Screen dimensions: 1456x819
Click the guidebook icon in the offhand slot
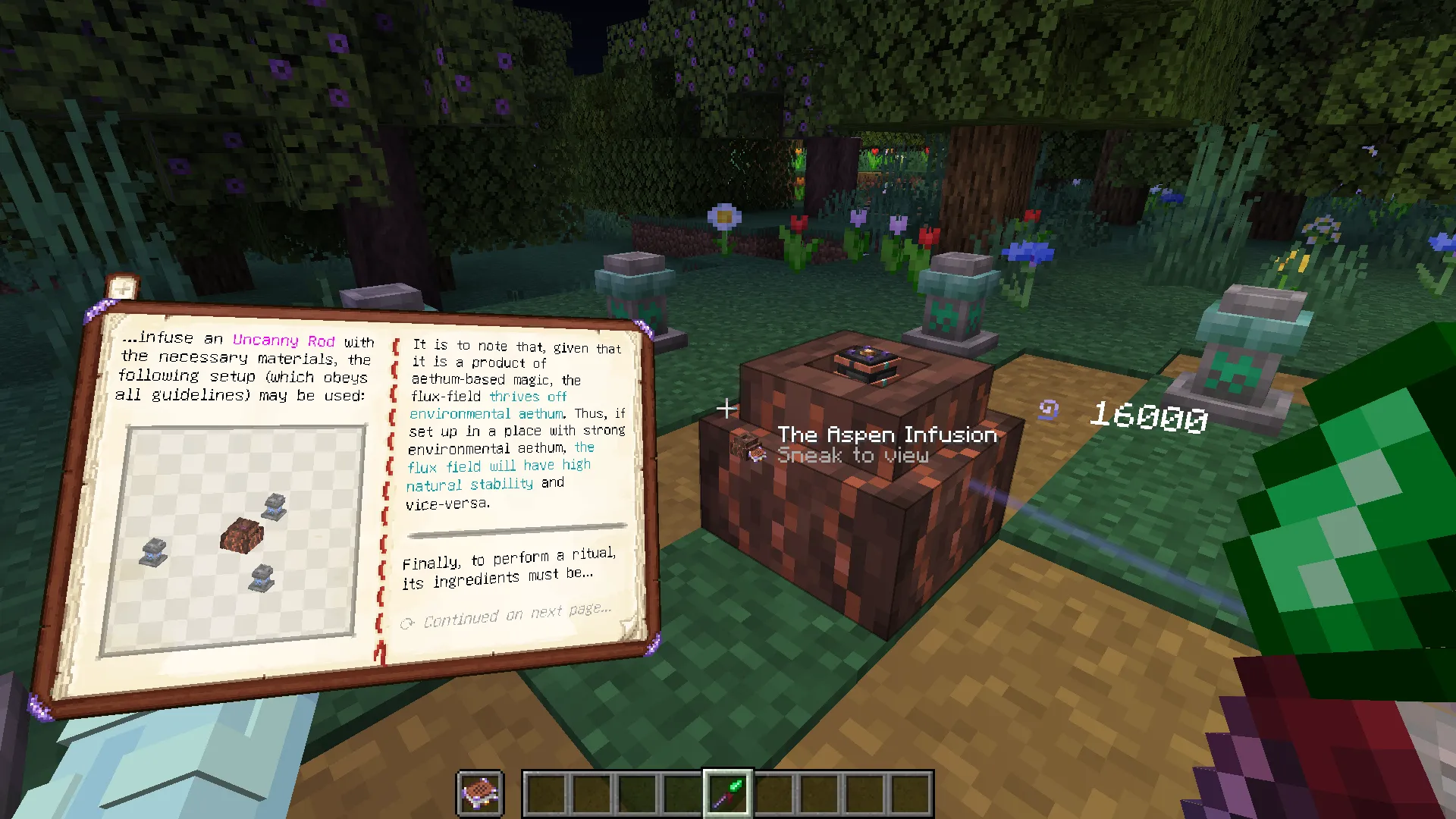tap(480, 792)
